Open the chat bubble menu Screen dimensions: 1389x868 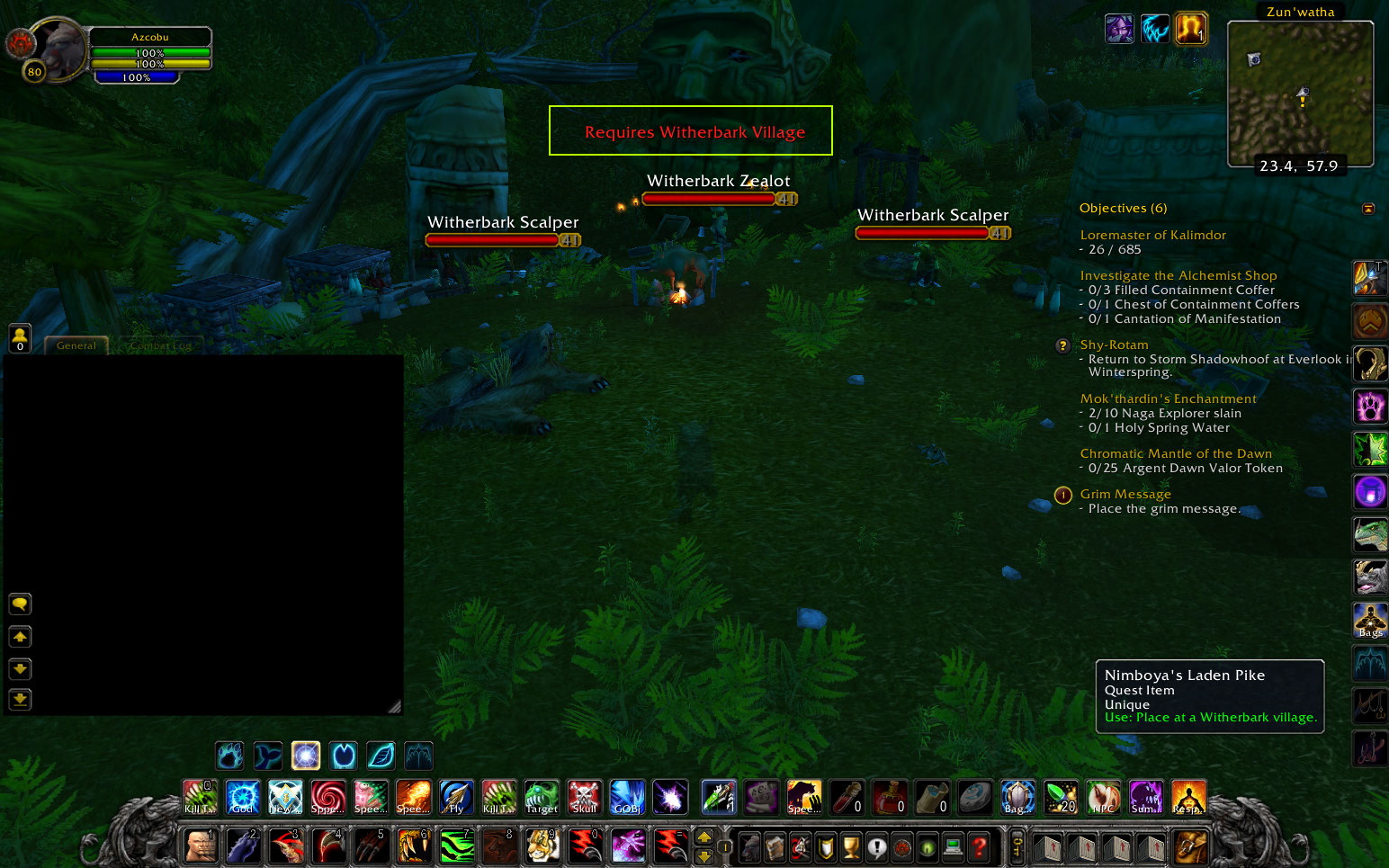coord(19,604)
